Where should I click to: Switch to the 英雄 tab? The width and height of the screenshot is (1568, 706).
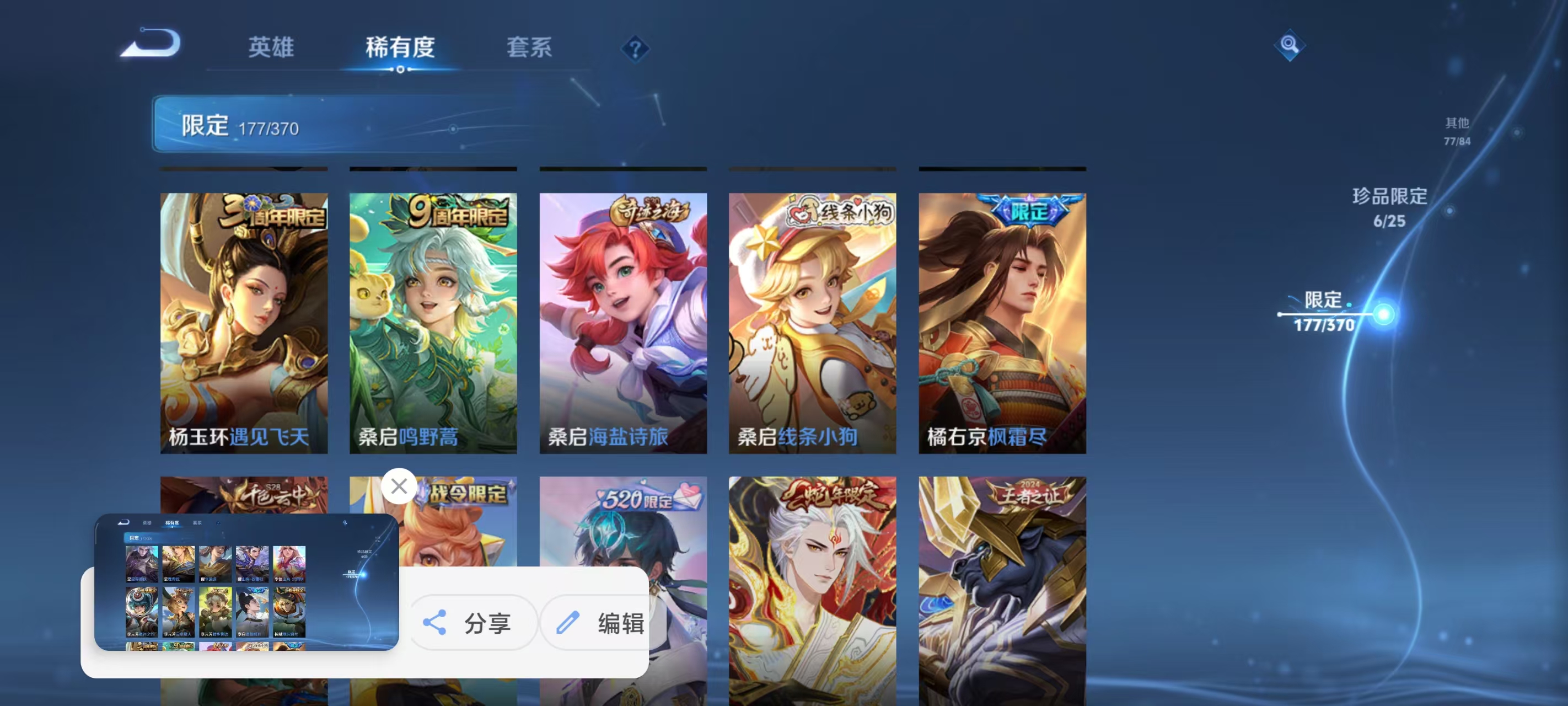pos(271,47)
